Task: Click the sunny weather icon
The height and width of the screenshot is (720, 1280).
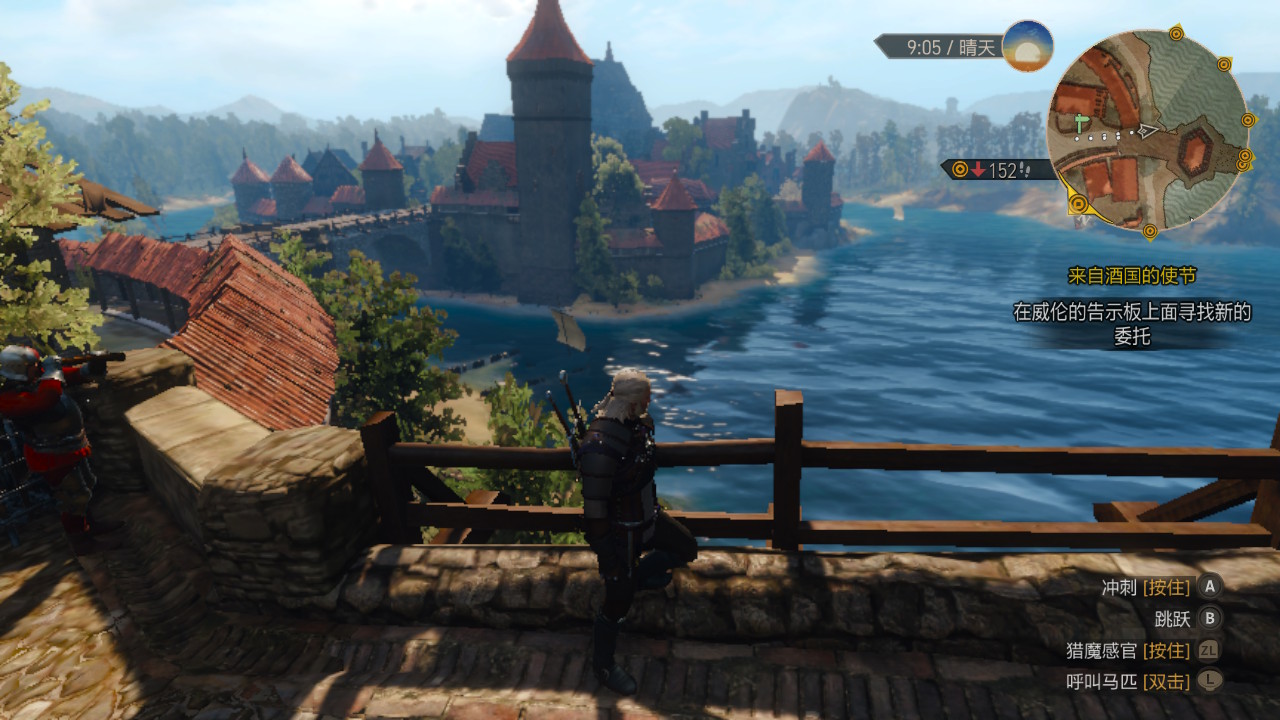Action: point(1027,46)
